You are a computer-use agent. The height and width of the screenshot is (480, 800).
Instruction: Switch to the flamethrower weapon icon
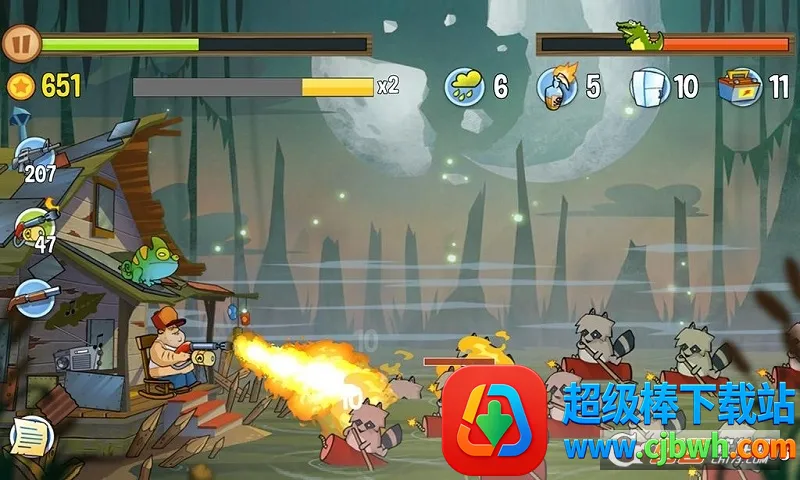coord(35,223)
